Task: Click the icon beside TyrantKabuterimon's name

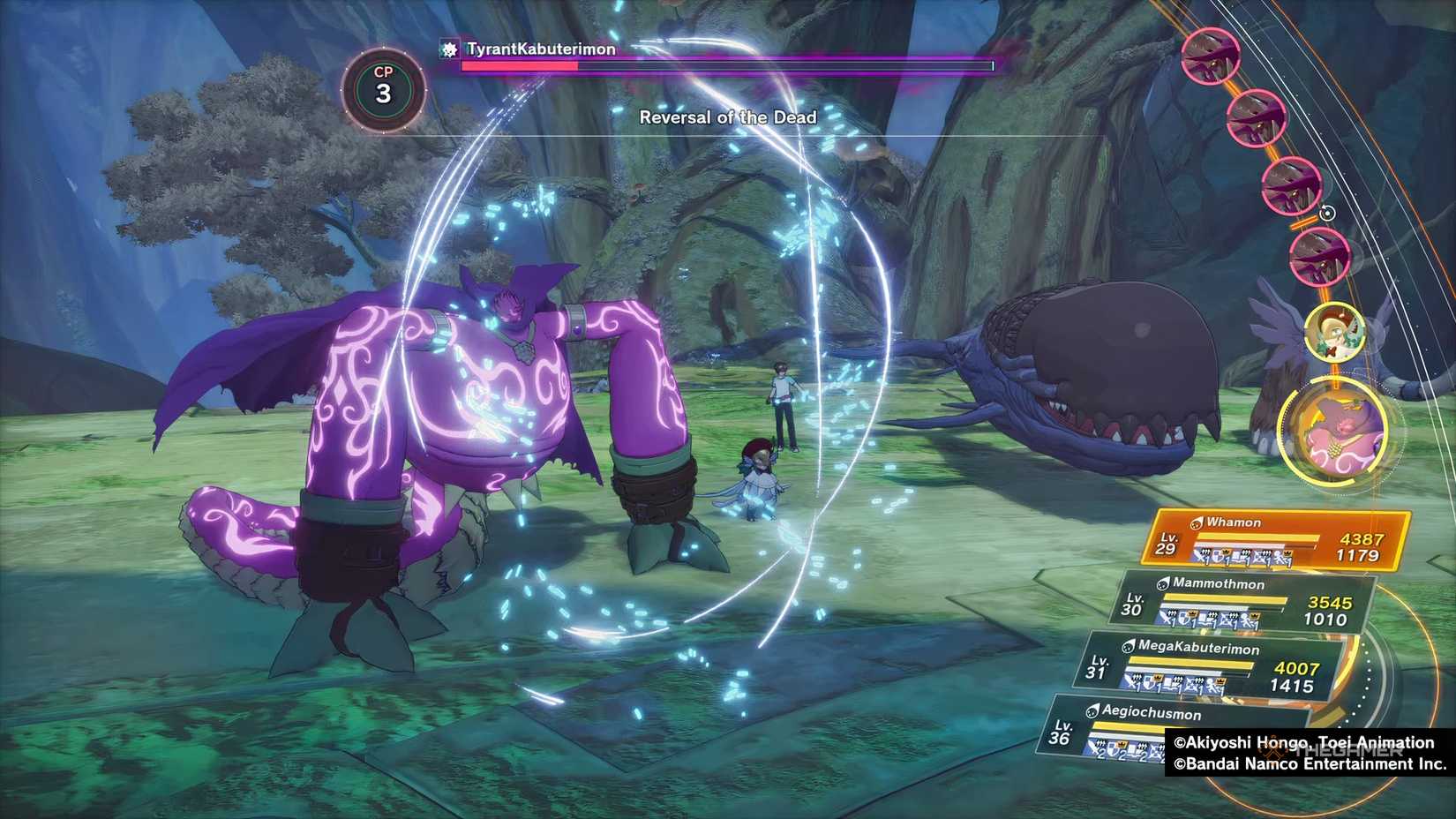Action: tap(448, 50)
